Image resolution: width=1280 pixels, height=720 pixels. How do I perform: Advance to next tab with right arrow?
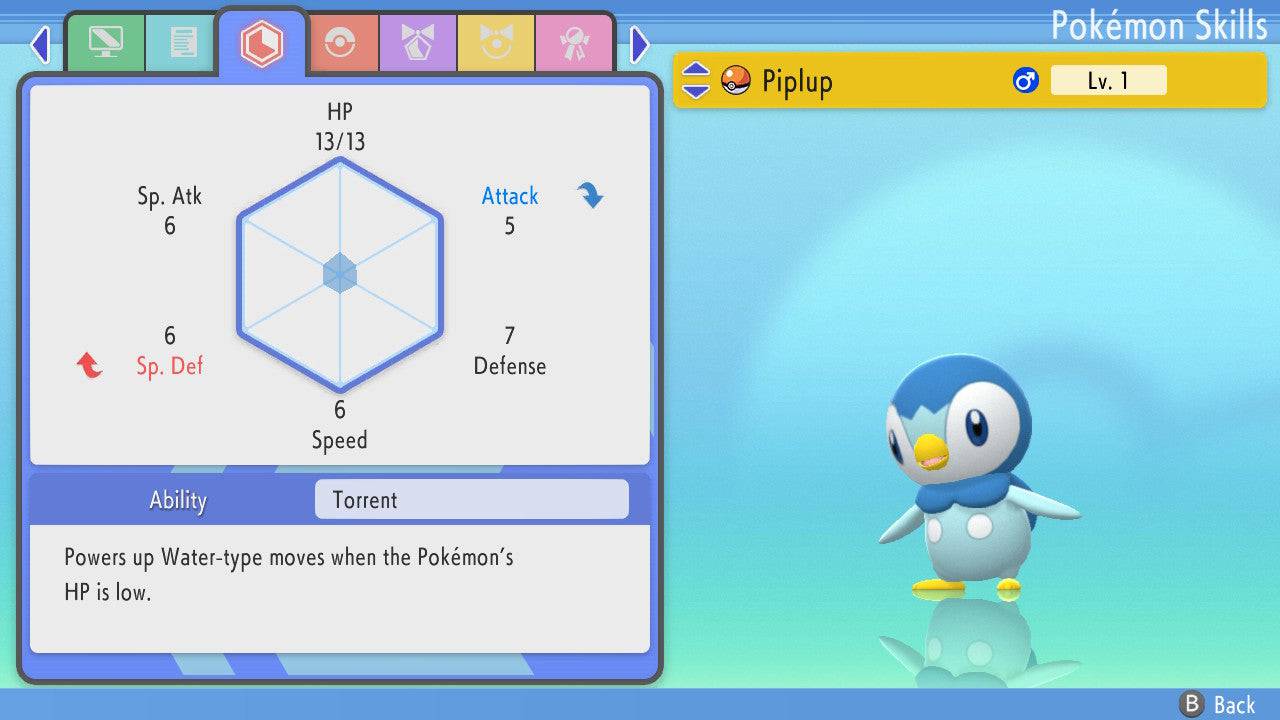640,44
